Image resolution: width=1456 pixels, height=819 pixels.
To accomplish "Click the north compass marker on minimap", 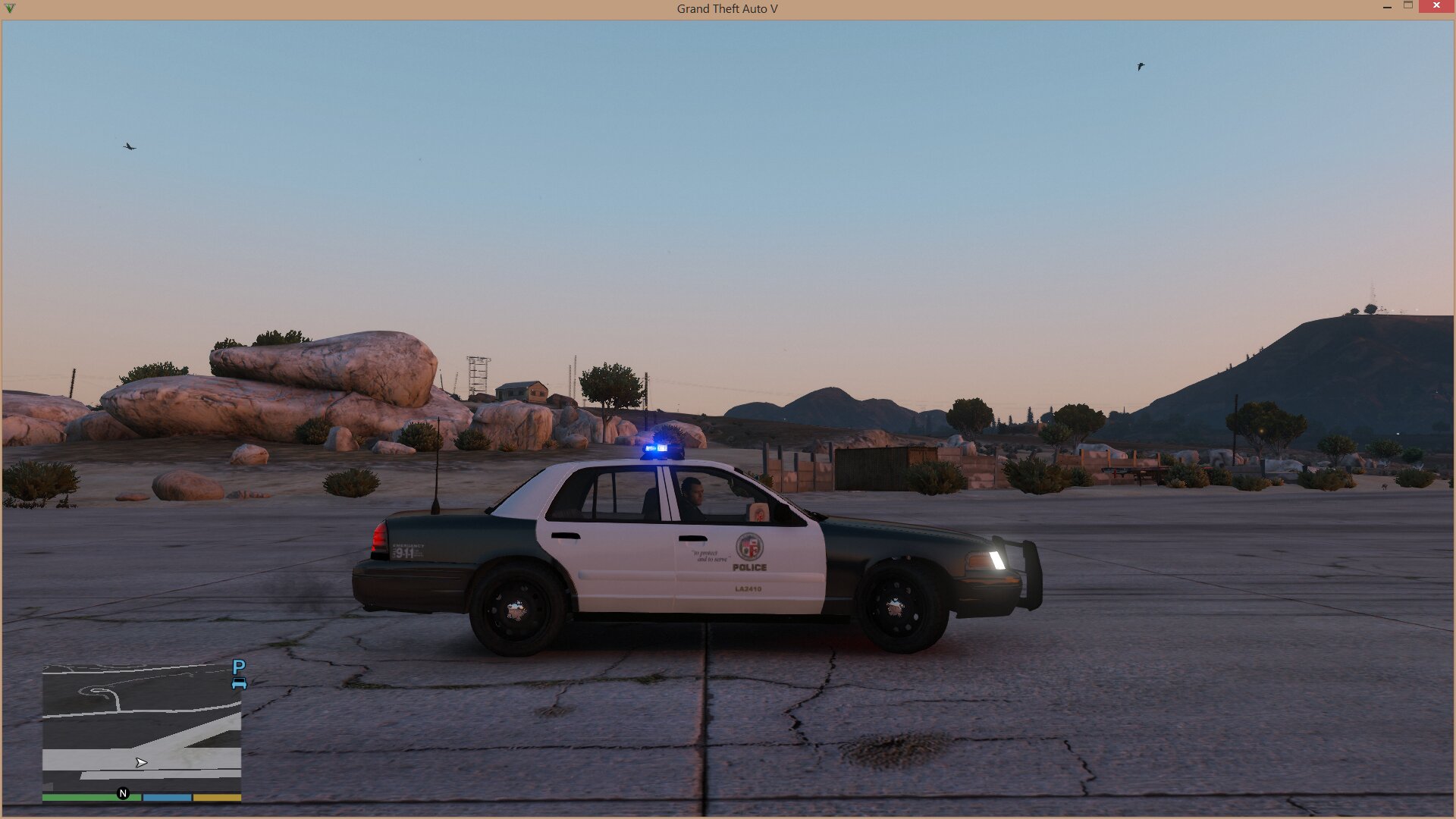I will pyautogui.click(x=124, y=793).
